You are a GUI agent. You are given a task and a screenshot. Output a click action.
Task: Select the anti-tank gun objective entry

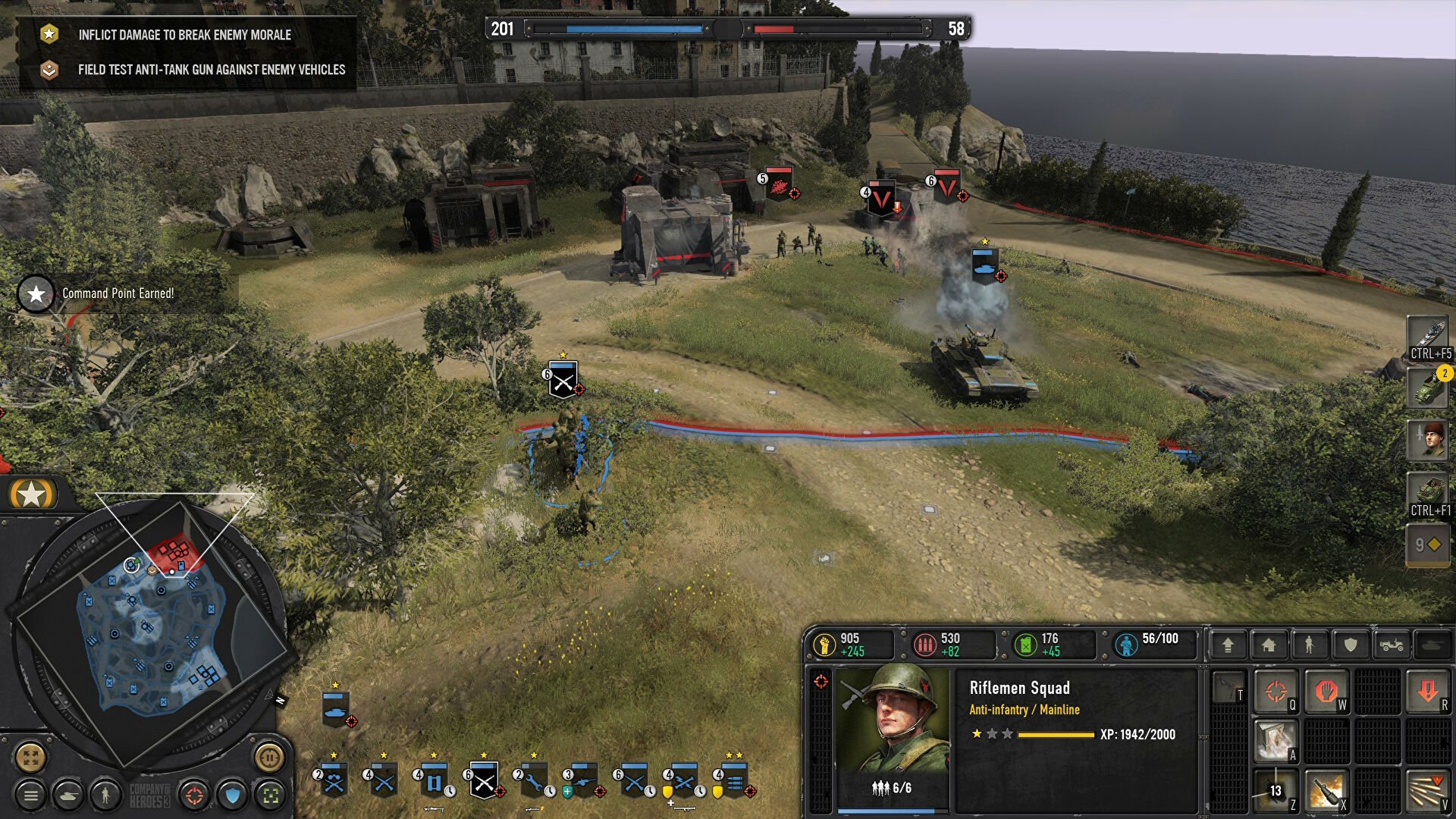(211, 70)
